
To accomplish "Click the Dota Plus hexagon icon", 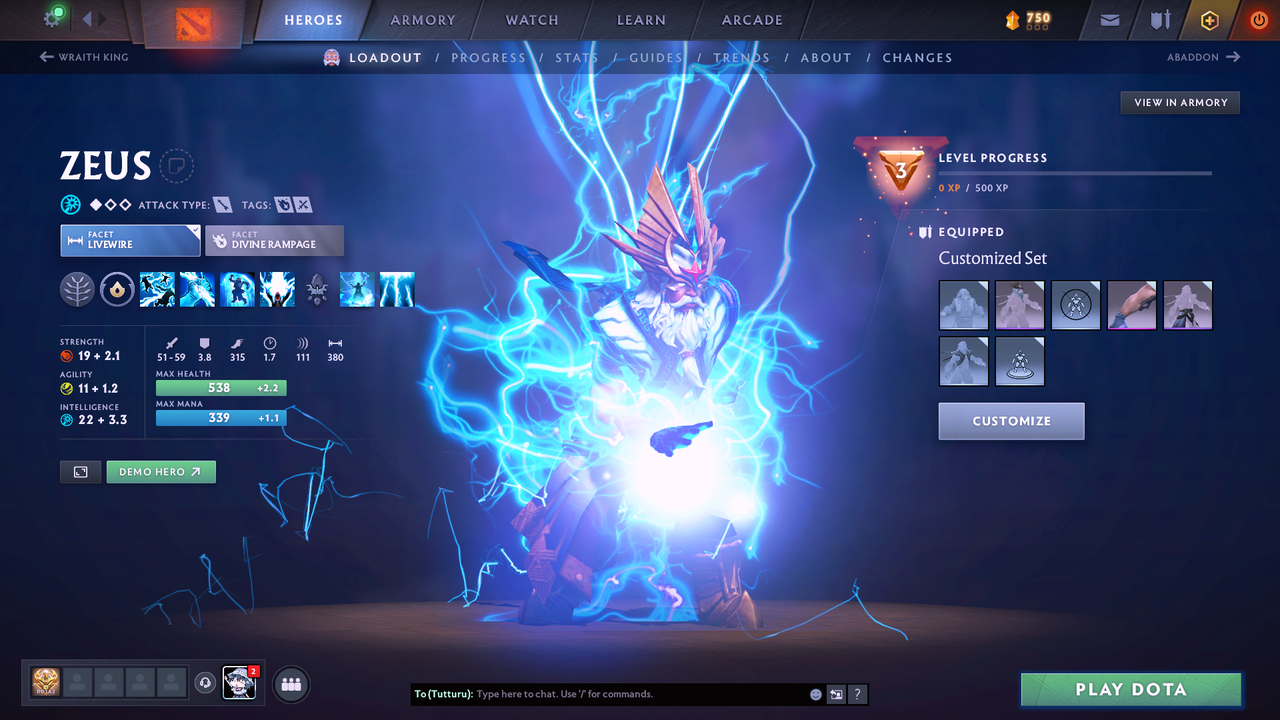I will [x=1209, y=19].
